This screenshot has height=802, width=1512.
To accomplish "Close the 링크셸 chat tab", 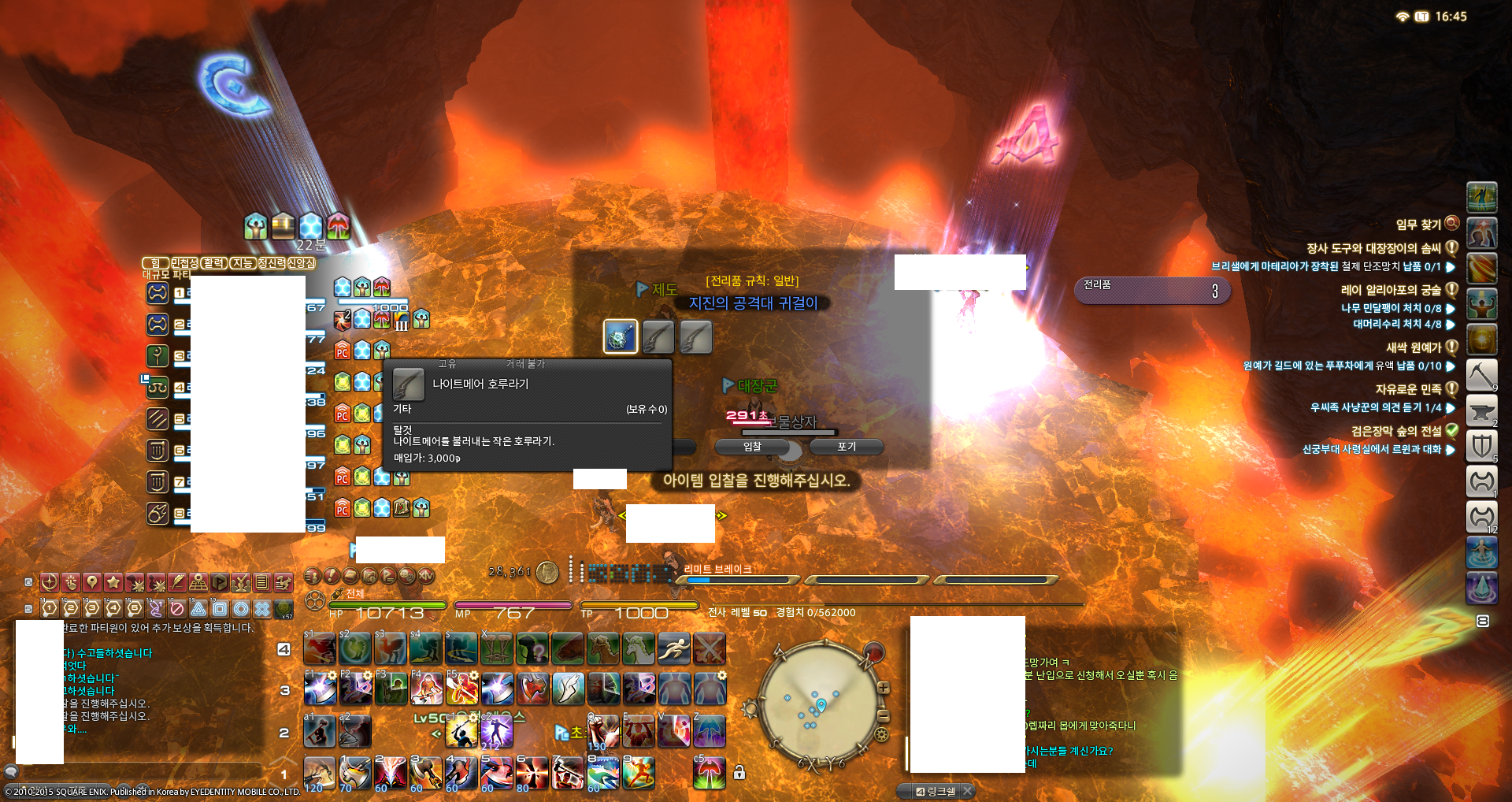I will click(x=967, y=791).
